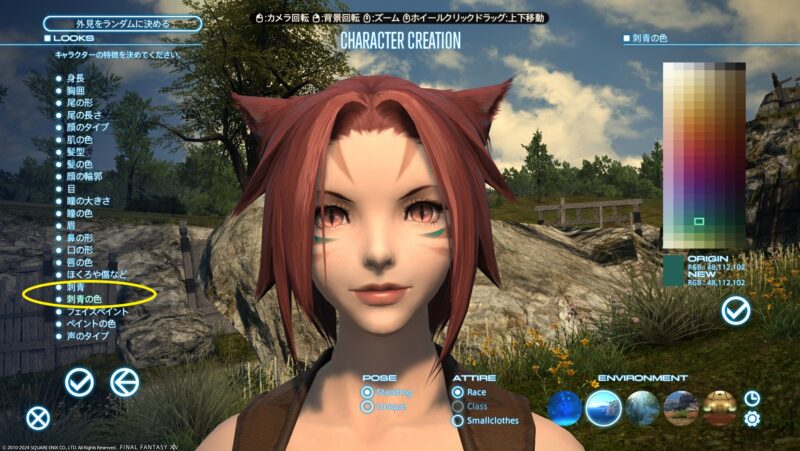Select the 瞳の色 eye color entry

click(x=81, y=215)
